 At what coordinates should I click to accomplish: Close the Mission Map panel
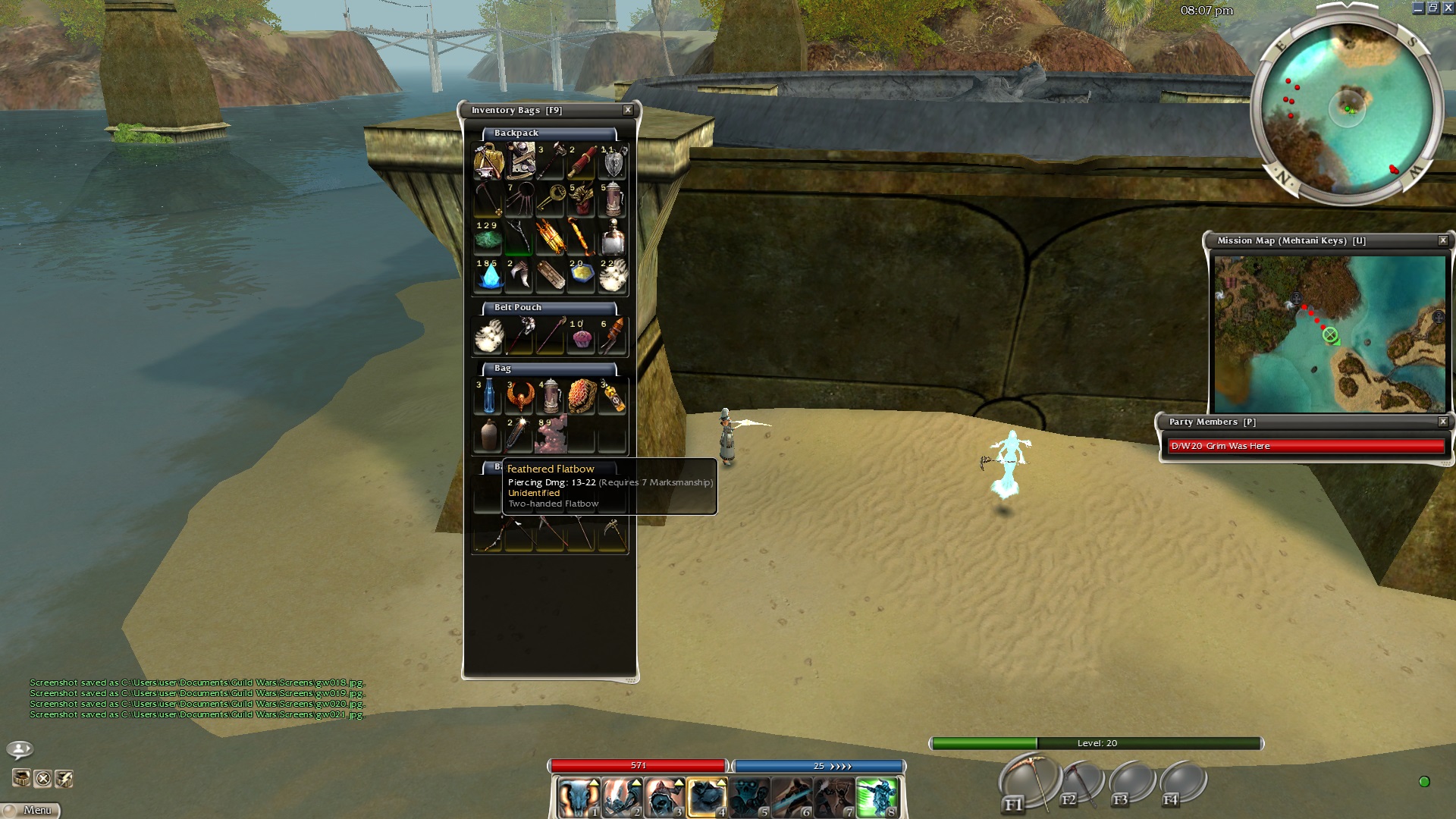[1443, 240]
